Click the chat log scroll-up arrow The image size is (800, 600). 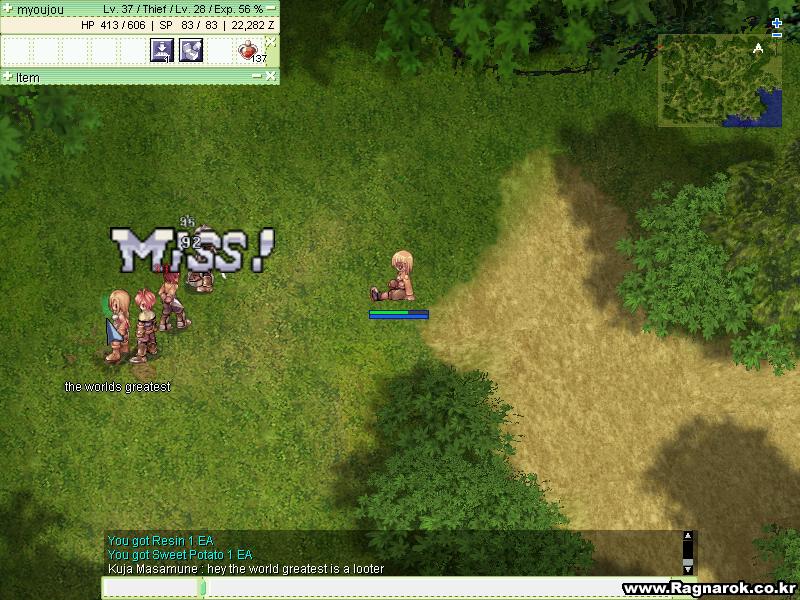pyautogui.click(x=687, y=536)
